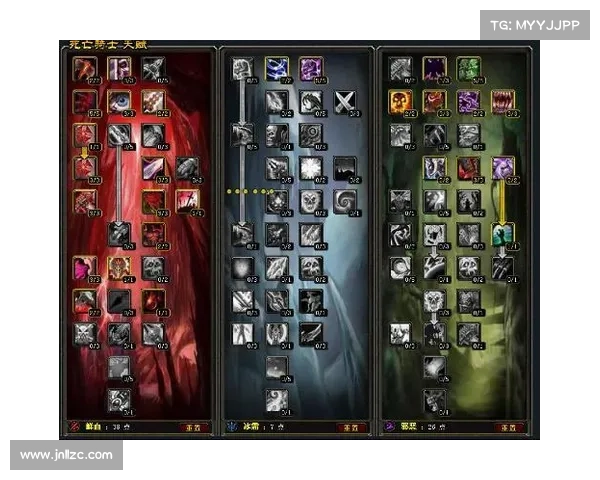The height and width of the screenshot is (480, 600).
Task: Choose the bottom-most talent in Unholy tree
Action: (435, 400)
